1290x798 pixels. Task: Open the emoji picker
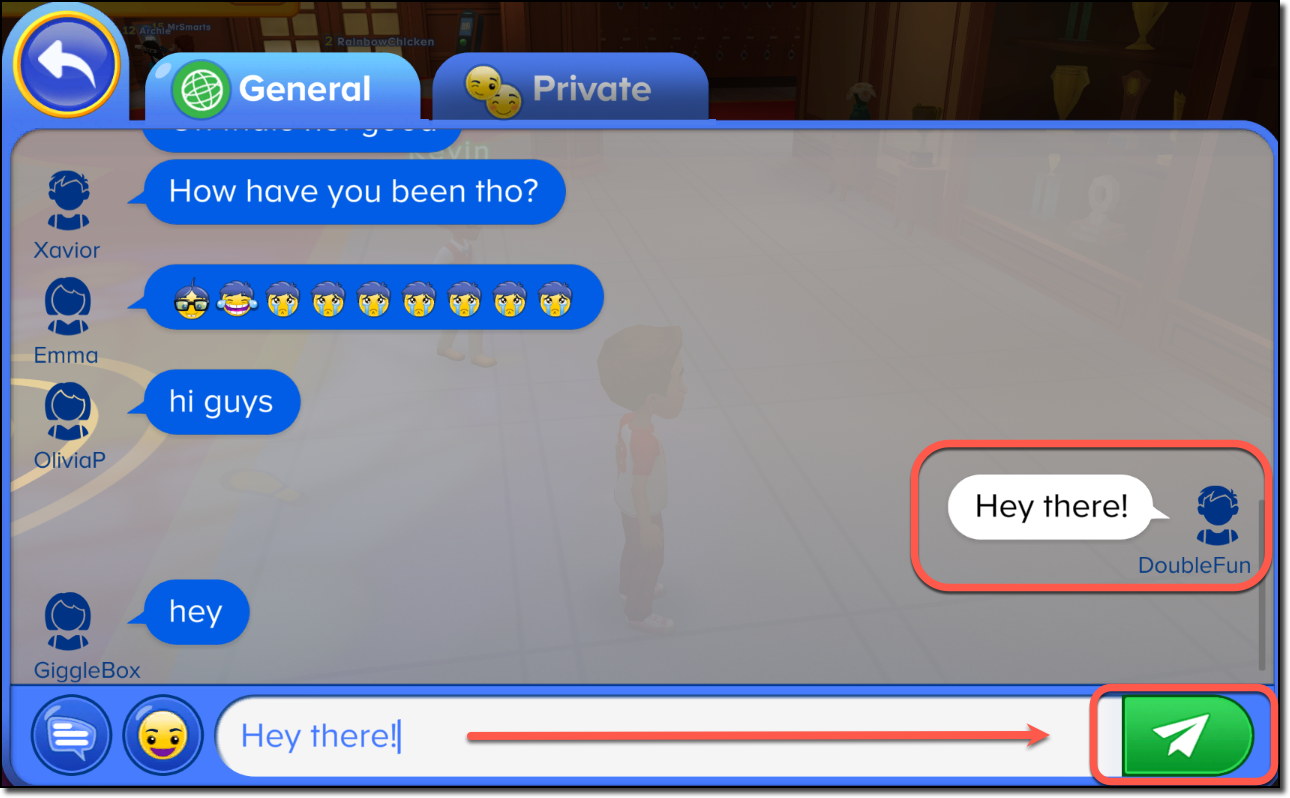coord(162,735)
